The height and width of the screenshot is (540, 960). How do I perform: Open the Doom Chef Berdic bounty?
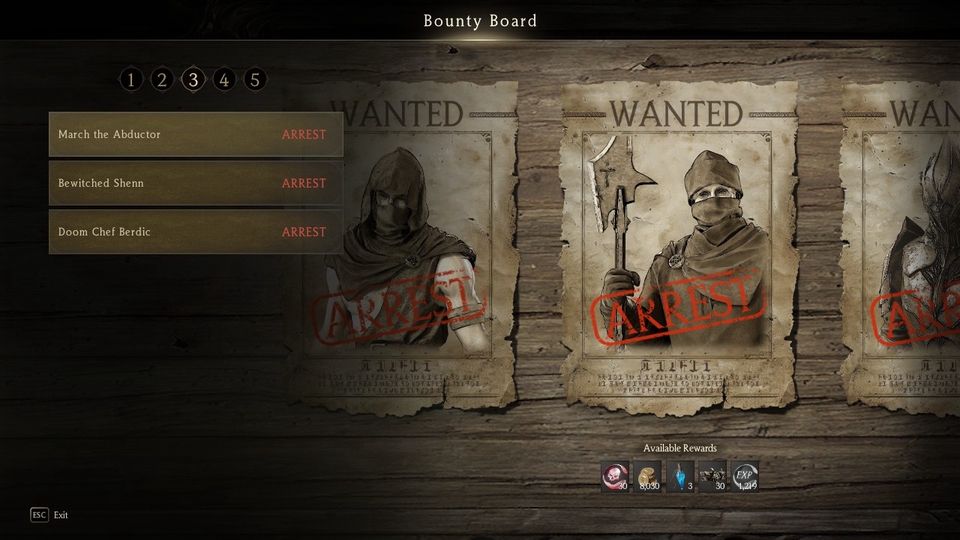click(x=195, y=232)
